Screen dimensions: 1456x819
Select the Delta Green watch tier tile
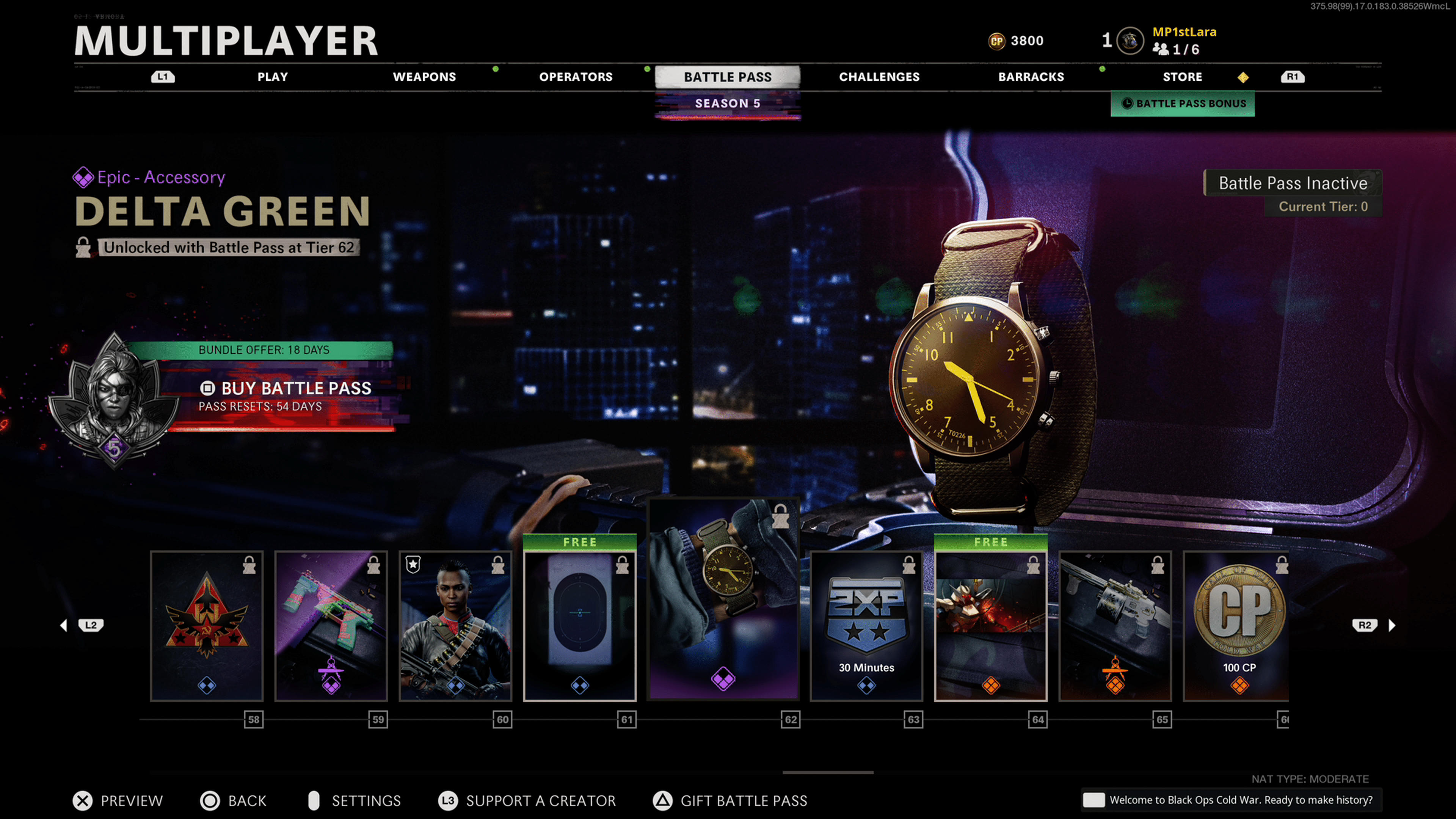[x=723, y=599]
